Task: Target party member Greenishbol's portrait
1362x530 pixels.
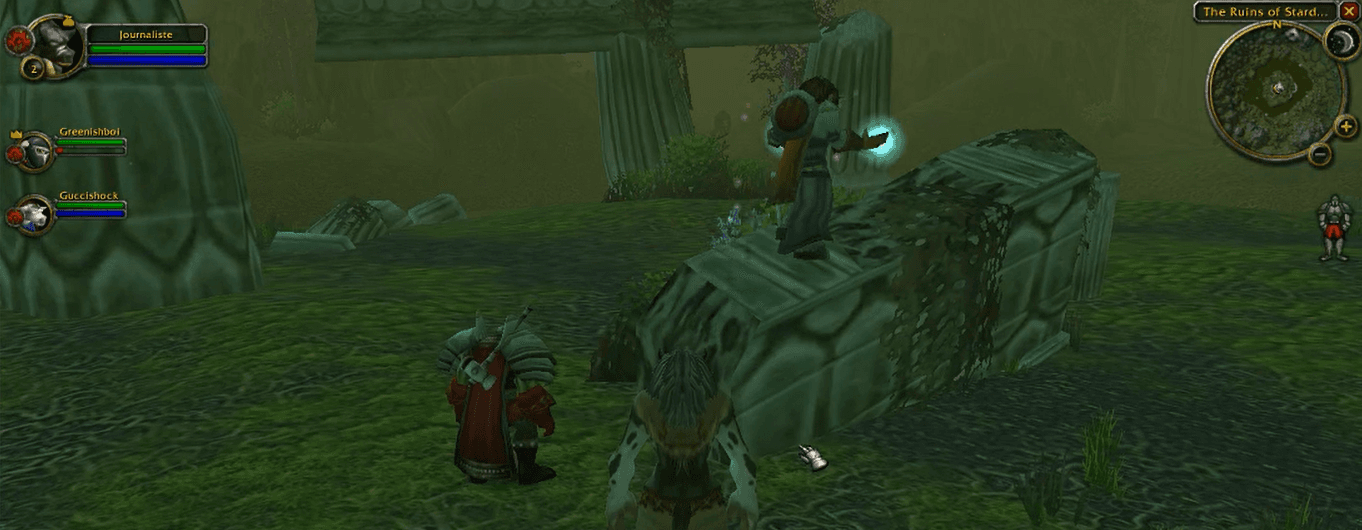Action: pos(36,150)
